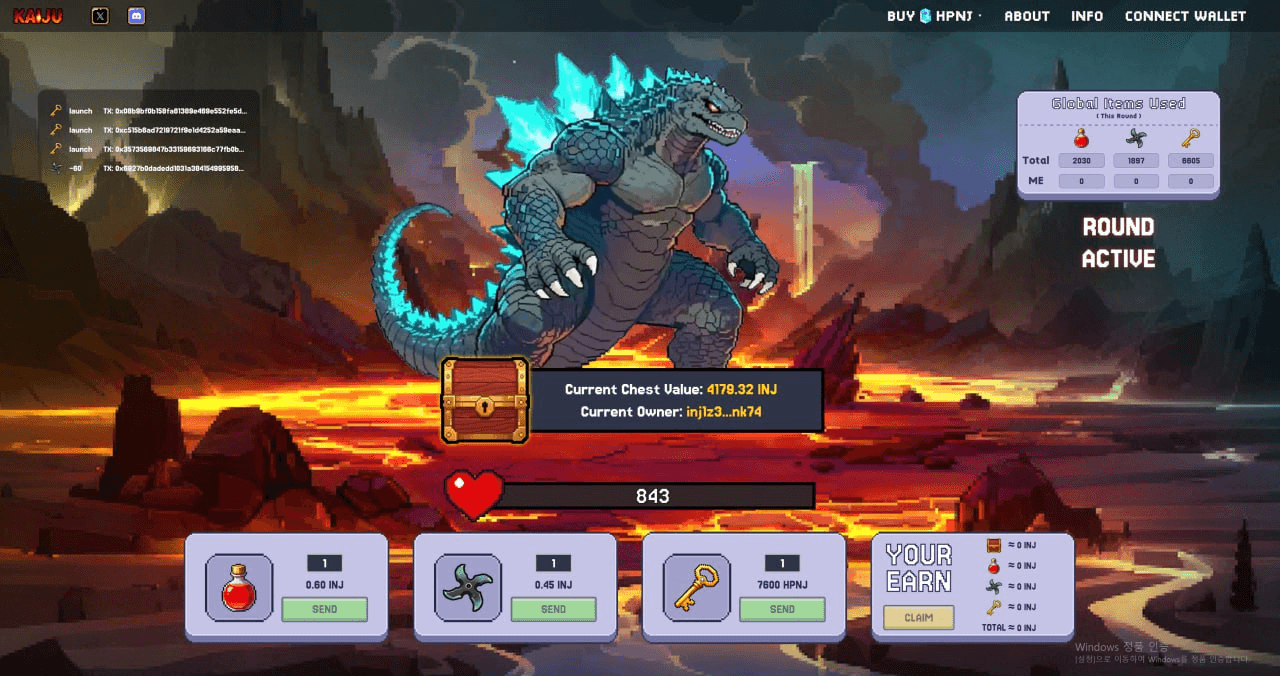The width and height of the screenshot is (1280, 676).
Task: Send the red potion for 0.60 INJ
Action: 324,609
